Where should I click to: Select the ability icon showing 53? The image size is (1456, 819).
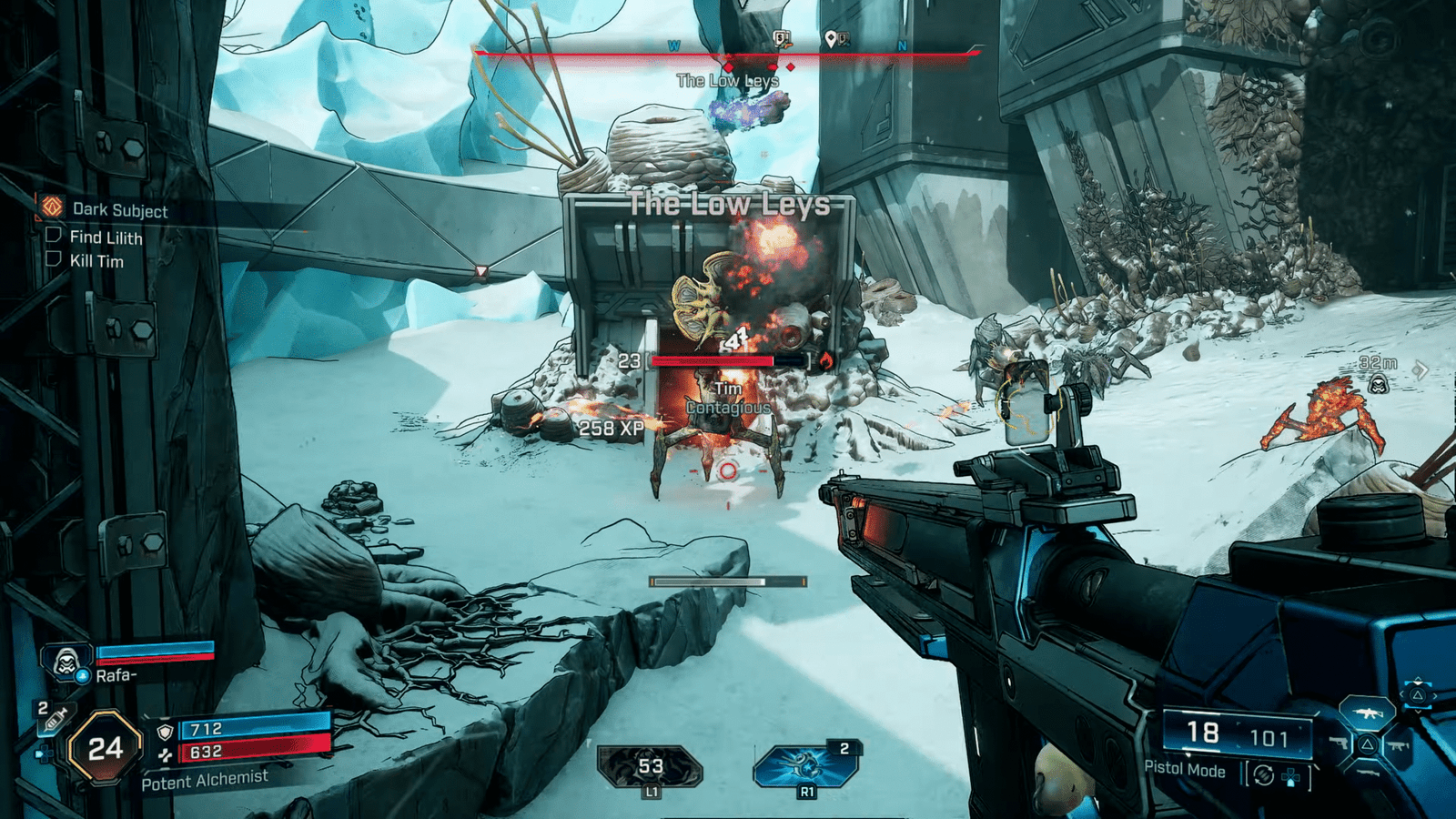(650, 767)
